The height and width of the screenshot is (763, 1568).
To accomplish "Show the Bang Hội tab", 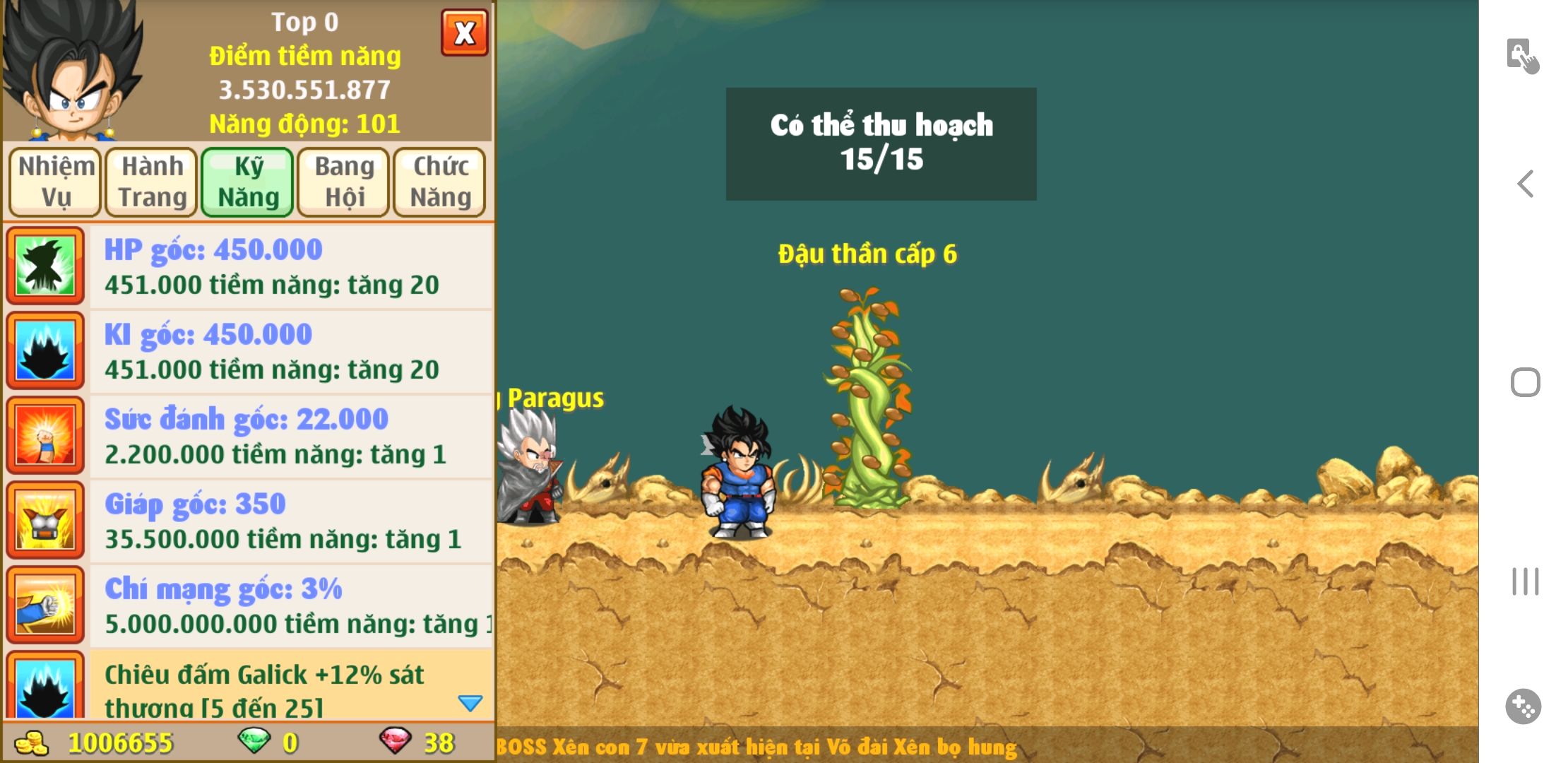I will (344, 182).
